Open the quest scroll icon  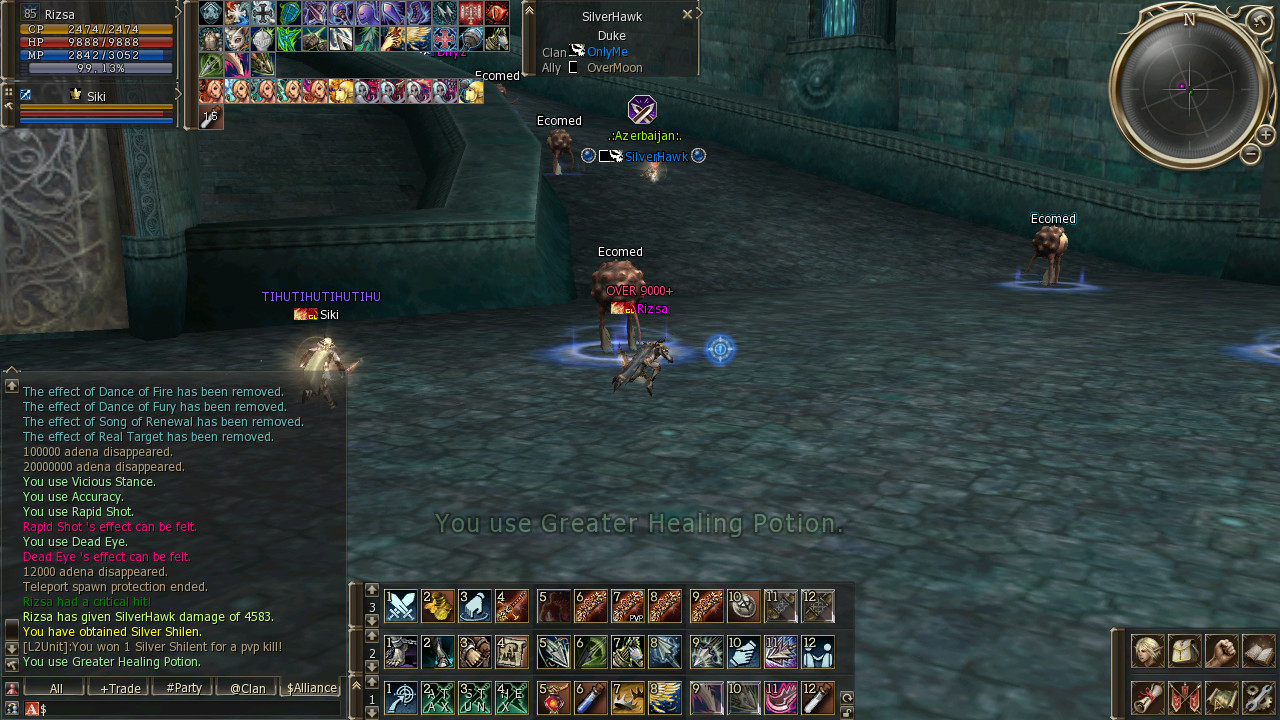1147,697
